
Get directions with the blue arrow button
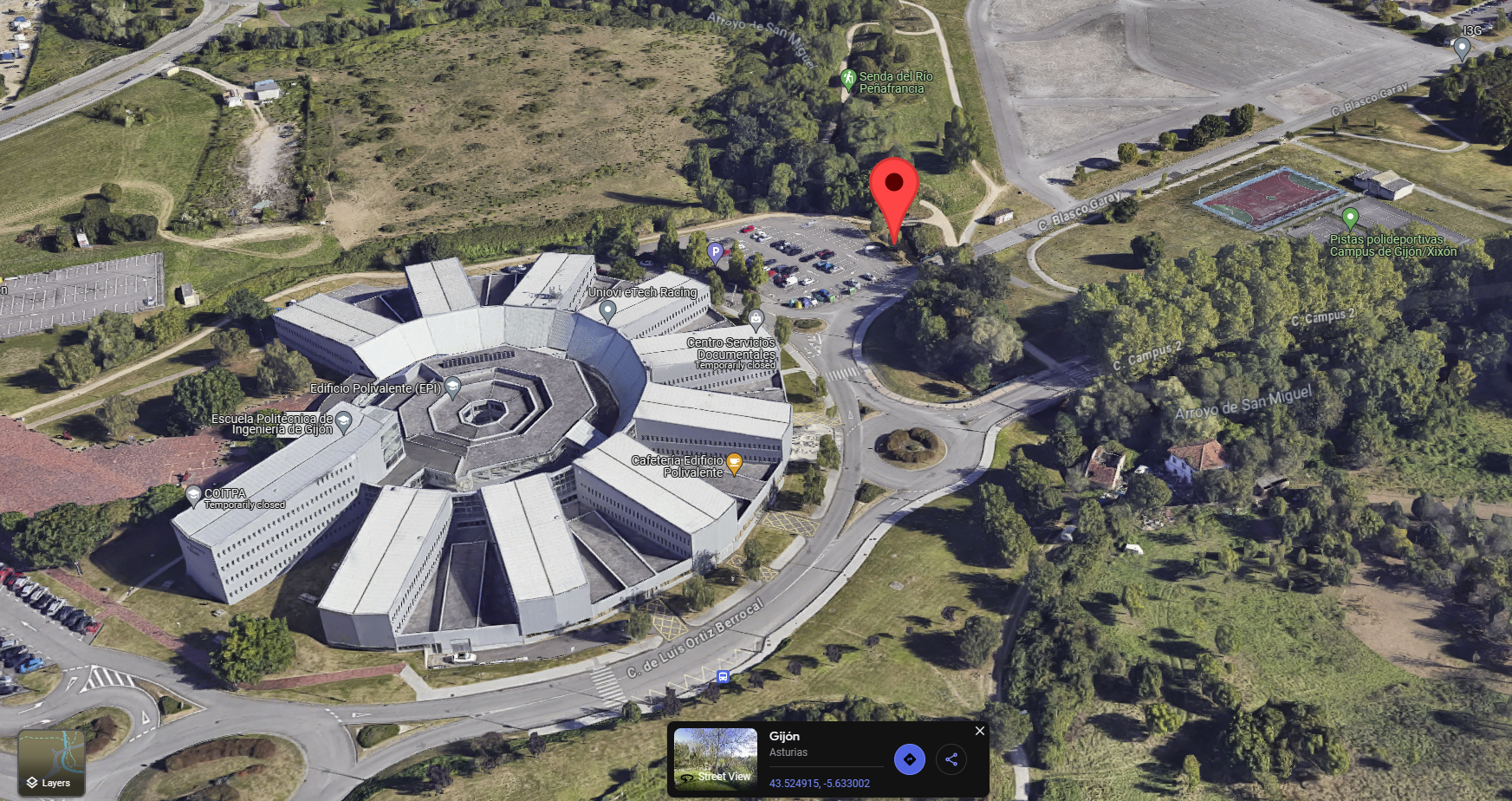pos(909,759)
